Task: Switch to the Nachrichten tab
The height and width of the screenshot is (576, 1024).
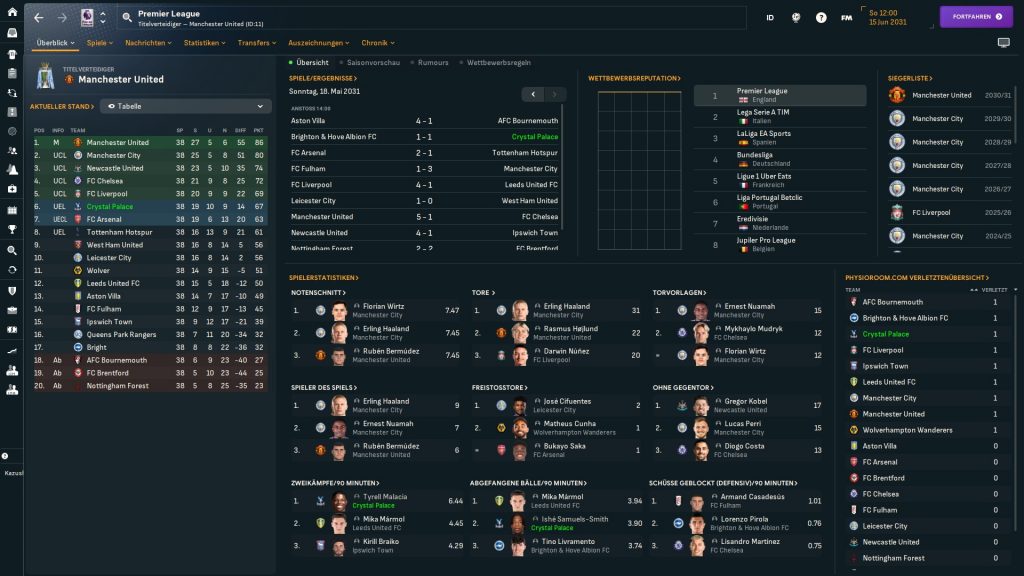Action: (149, 43)
